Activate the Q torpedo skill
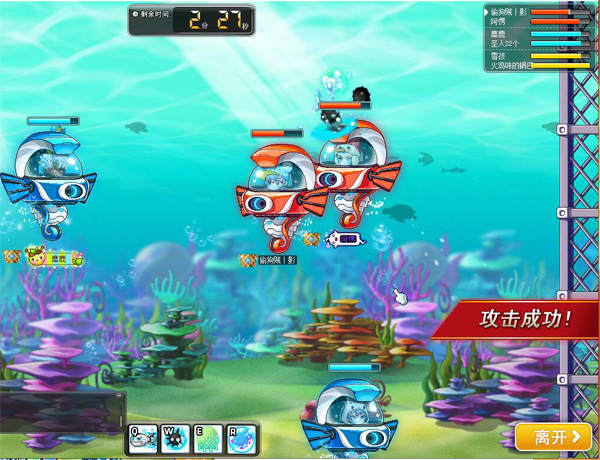This screenshot has width=600, height=460. pyautogui.click(x=143, y=438)
